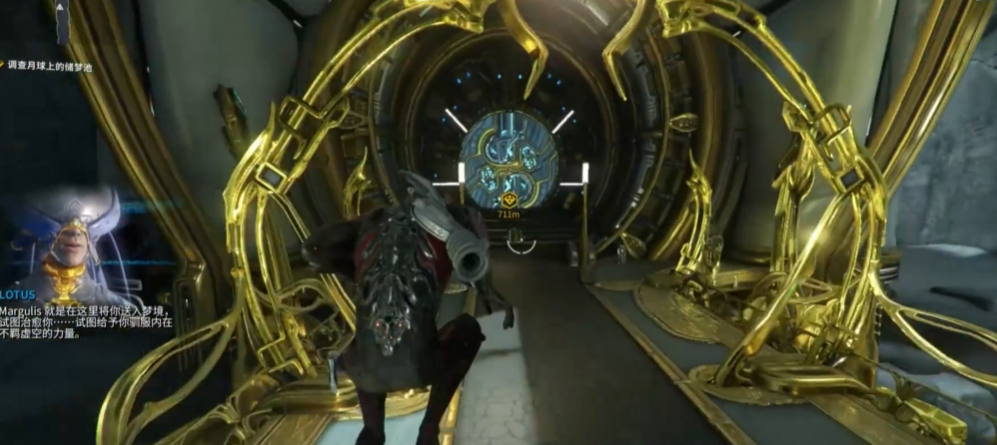
Task: Select the moon dream pool objective tracker
Action: click(48, 63)
